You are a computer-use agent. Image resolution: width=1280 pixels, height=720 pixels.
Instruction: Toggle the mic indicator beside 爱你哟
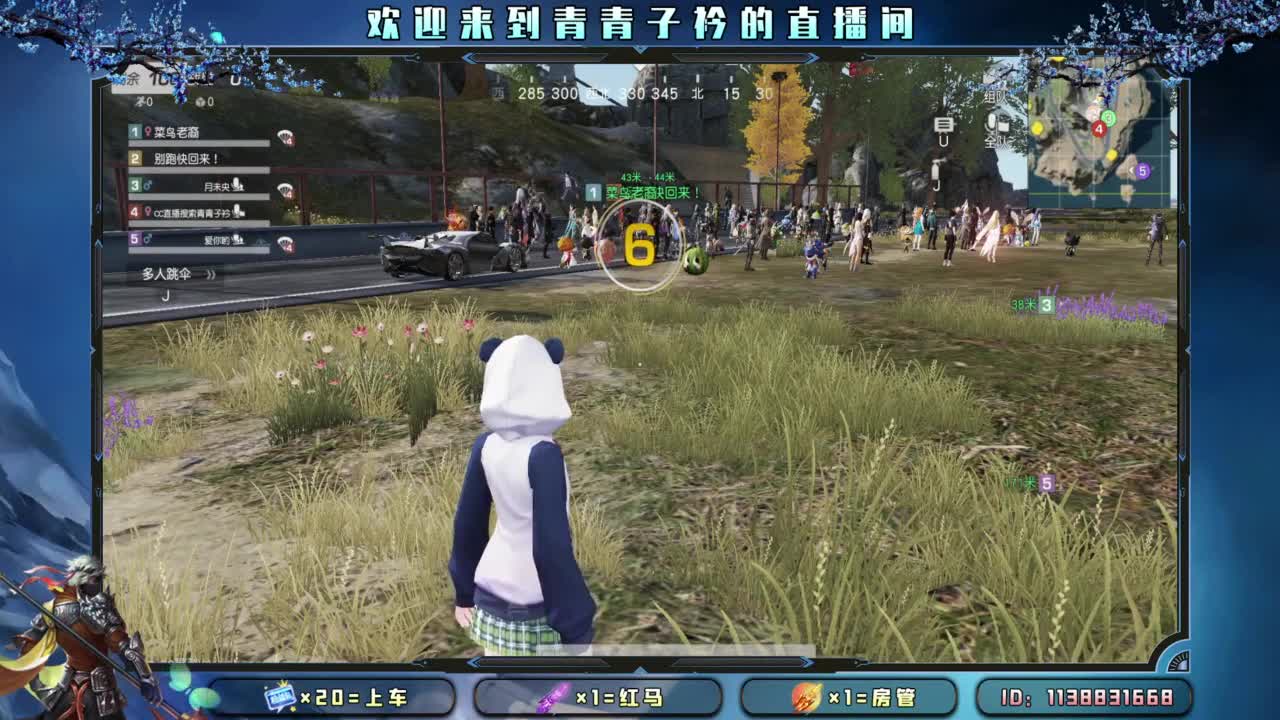click(x=237, y=239)
